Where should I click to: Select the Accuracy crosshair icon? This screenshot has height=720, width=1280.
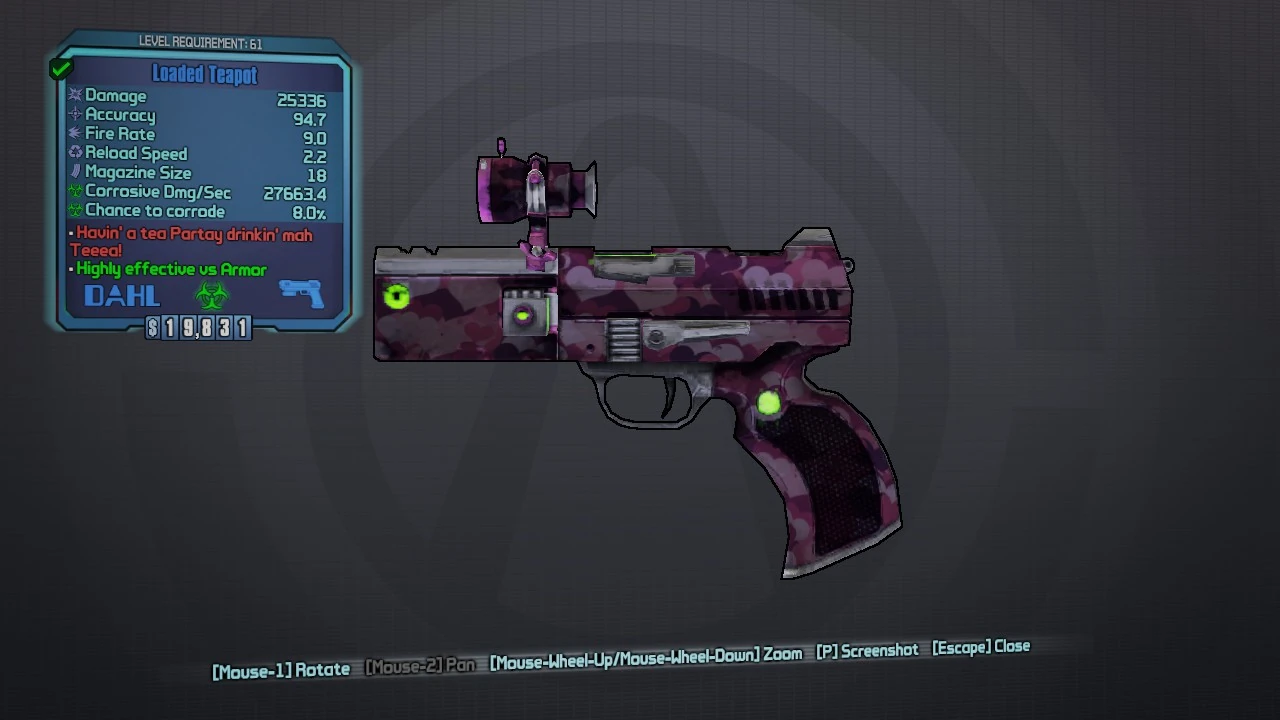click(x=74, y=115)
